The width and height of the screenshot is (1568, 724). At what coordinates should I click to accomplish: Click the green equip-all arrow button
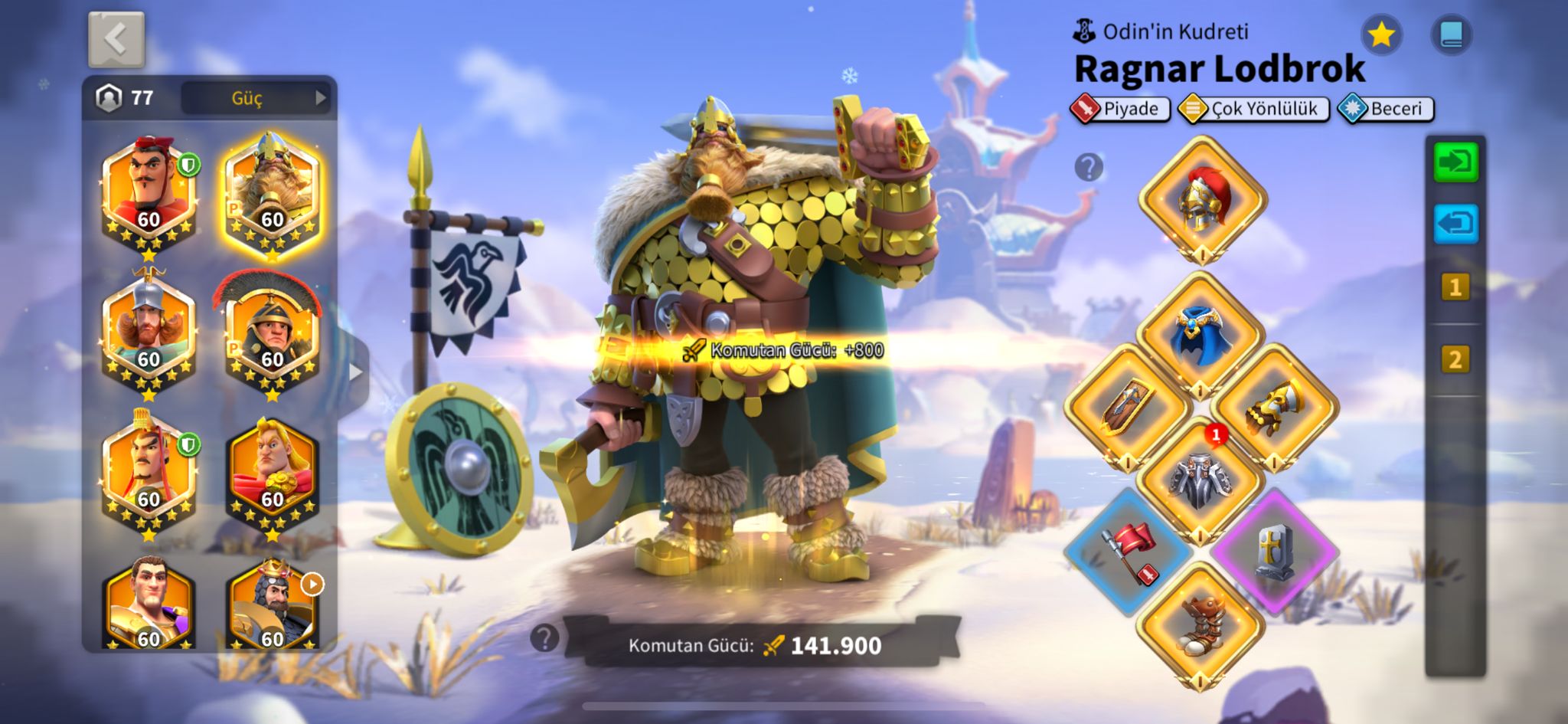[x=1455, y=162]
